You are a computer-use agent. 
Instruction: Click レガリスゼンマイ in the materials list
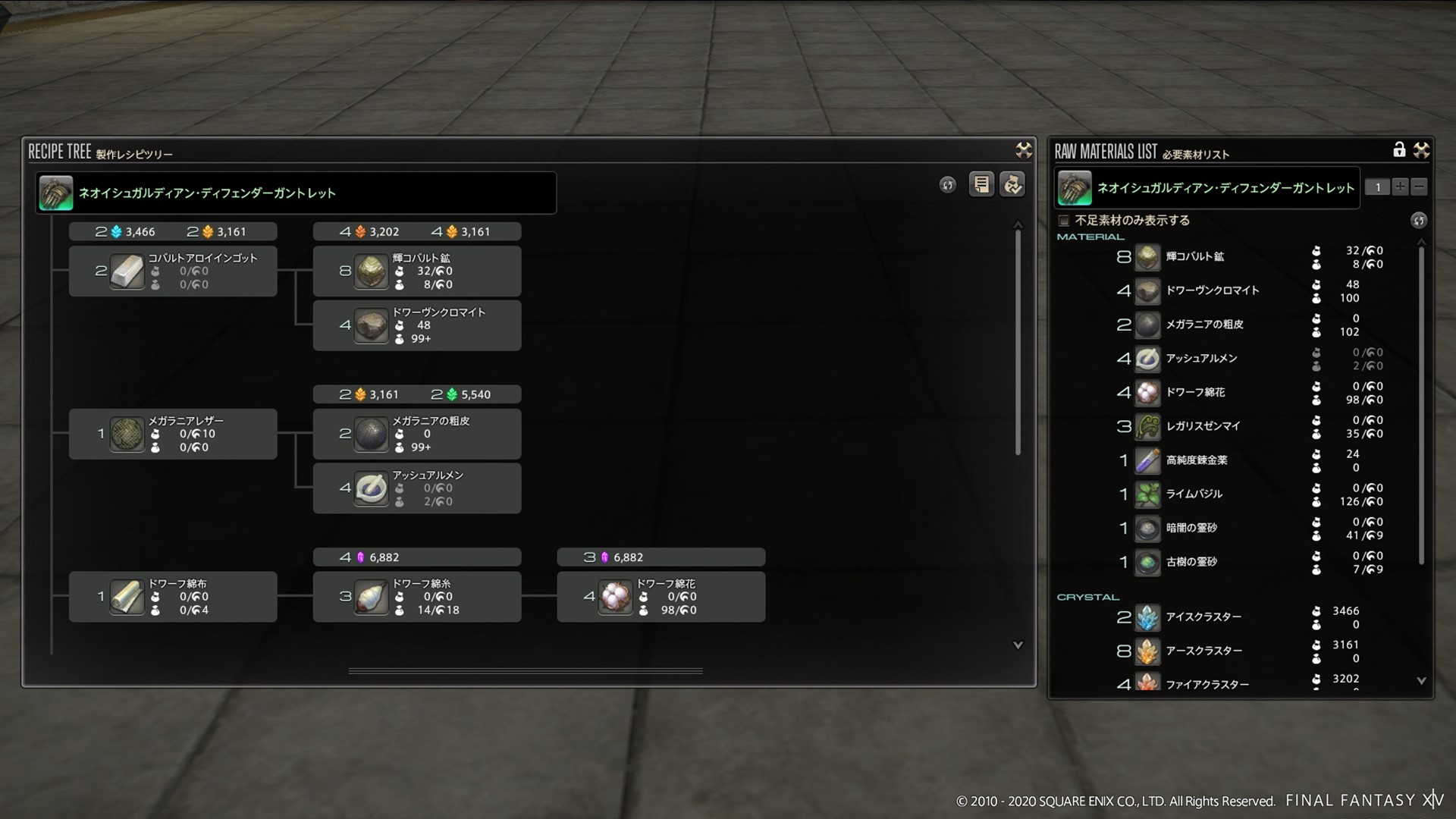[x=1203, y=426]
